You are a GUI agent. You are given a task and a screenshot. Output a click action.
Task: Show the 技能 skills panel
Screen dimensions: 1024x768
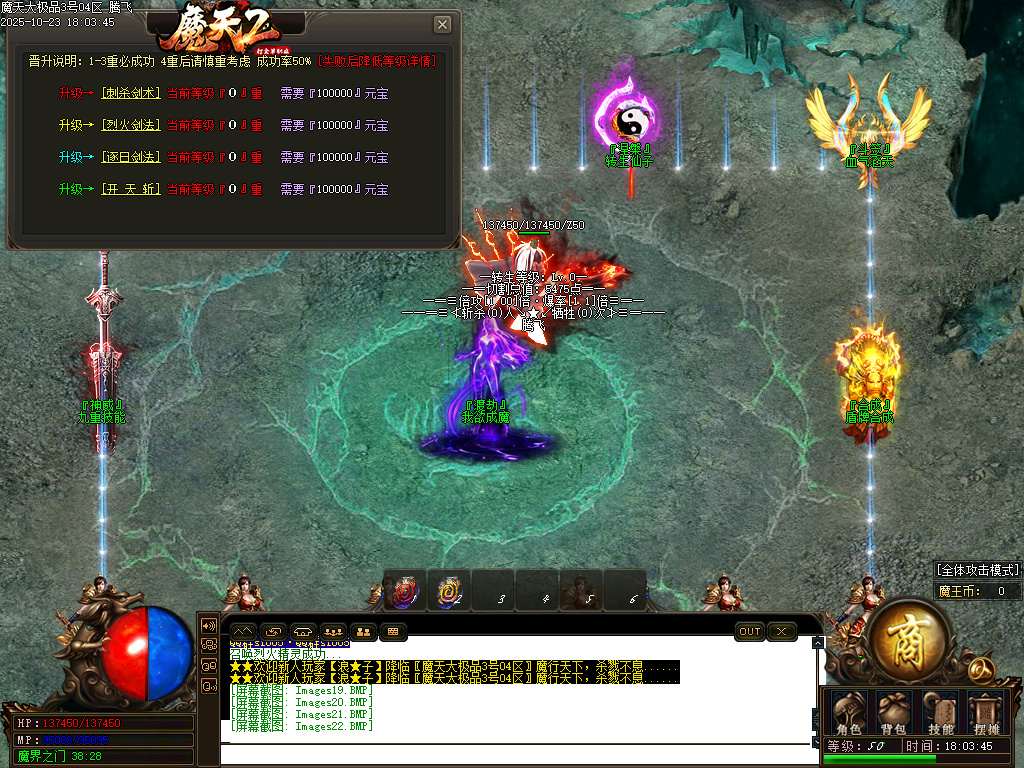[x=940, y=713]
